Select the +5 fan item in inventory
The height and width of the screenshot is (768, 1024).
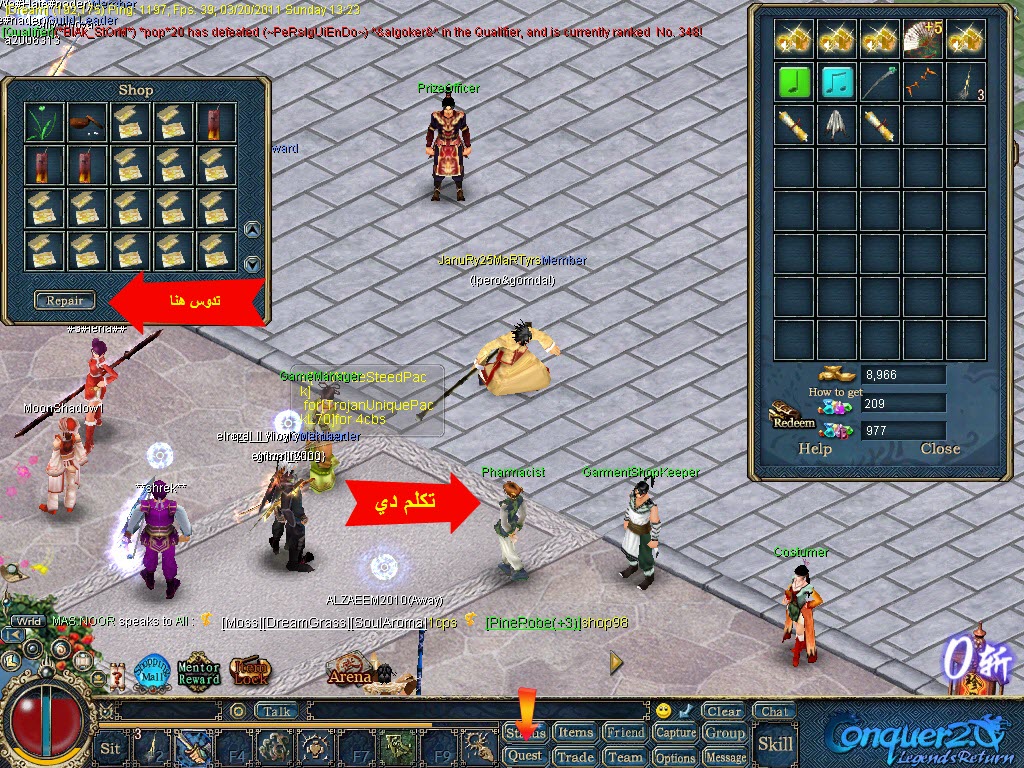point(924,38)
